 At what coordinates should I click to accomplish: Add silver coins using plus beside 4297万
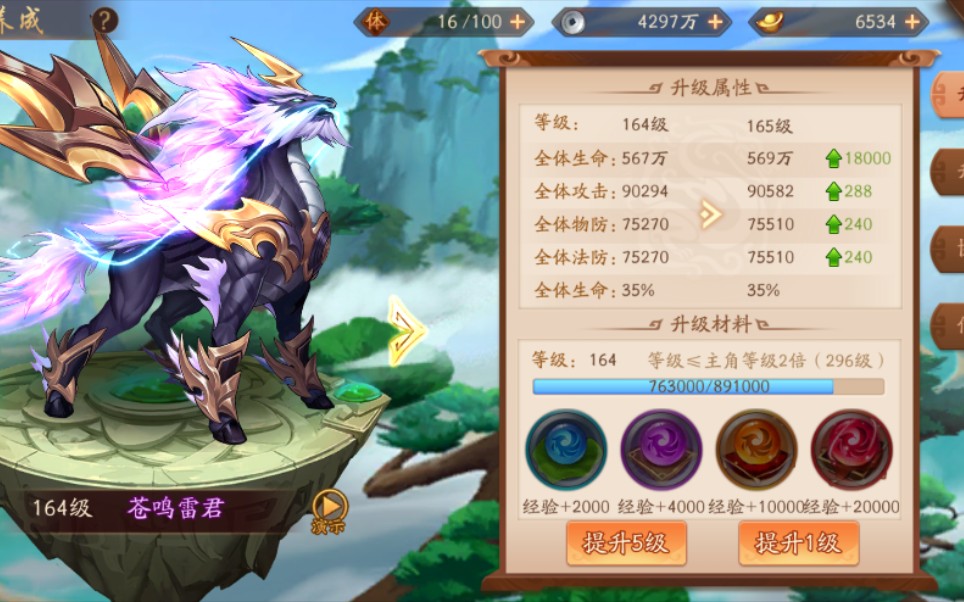pyautogui.click(x=715, y=21)
